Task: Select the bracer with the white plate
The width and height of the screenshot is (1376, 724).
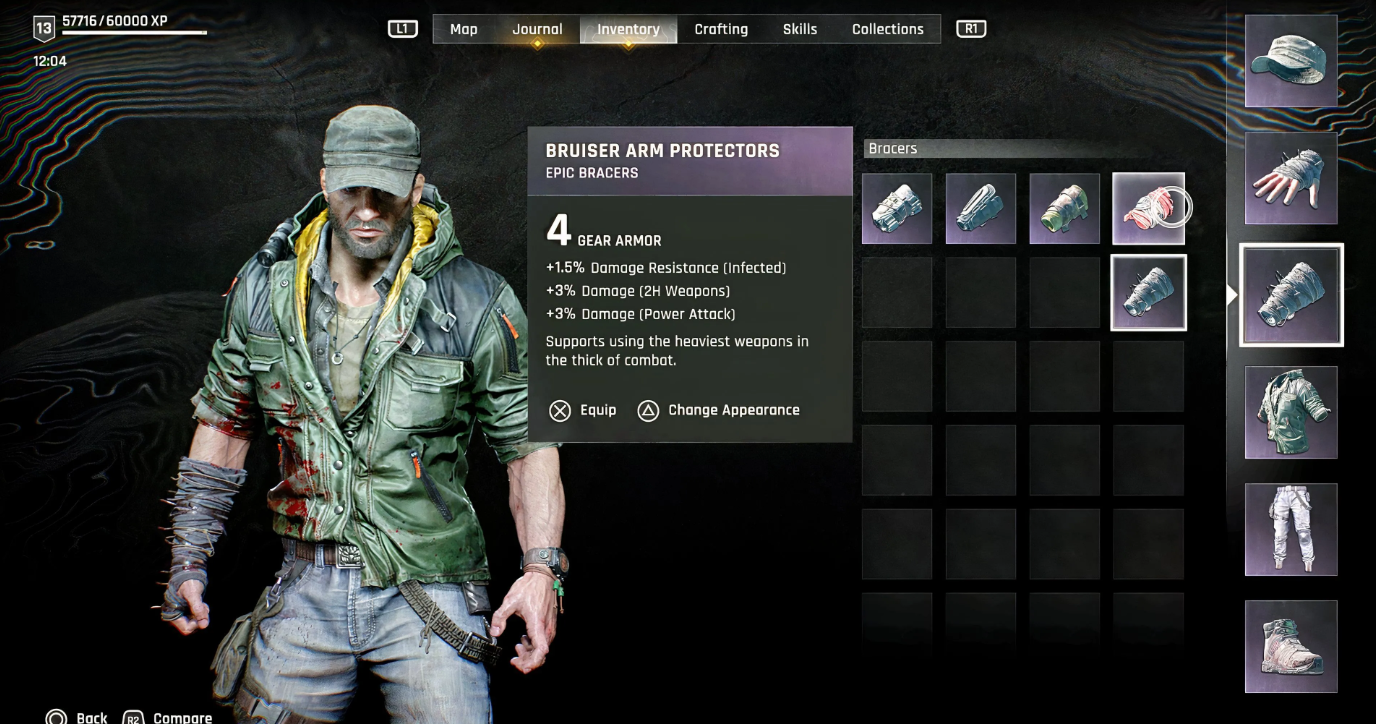Action: tap(981, 209)
